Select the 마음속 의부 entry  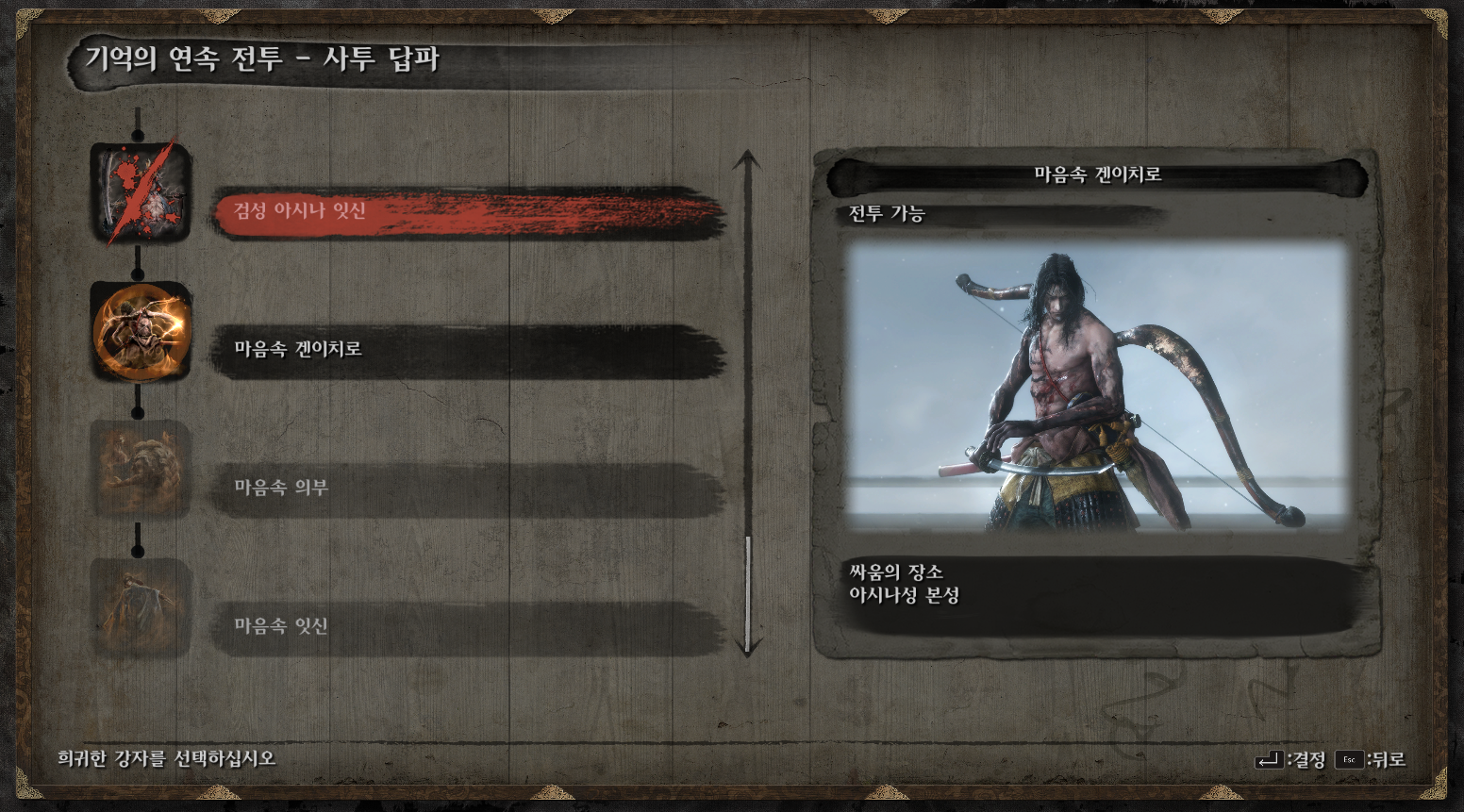[467, 489]
